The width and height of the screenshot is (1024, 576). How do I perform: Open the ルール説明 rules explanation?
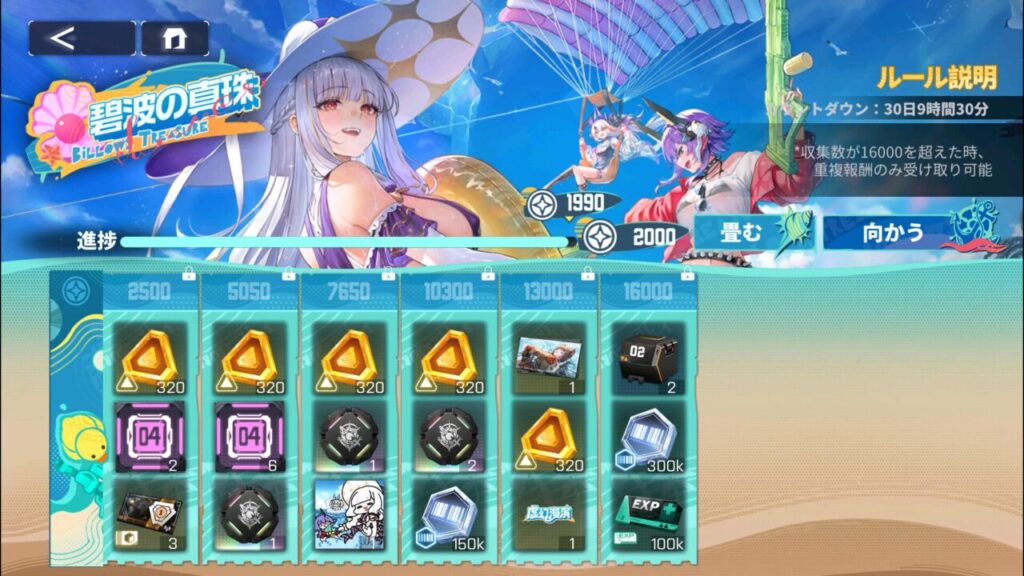(x=935, y=76)
